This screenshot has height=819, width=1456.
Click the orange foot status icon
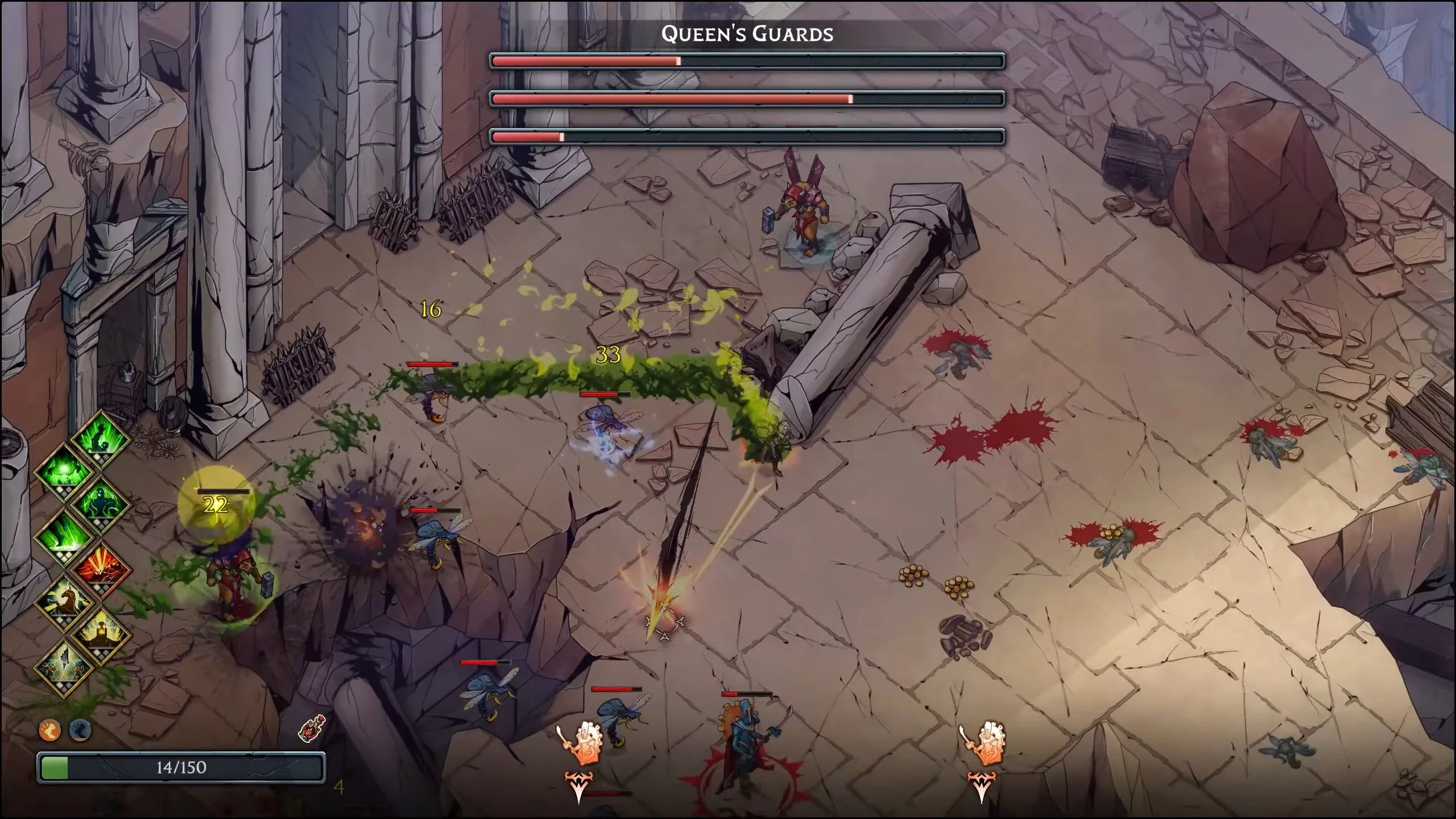(x=50, y=730)
